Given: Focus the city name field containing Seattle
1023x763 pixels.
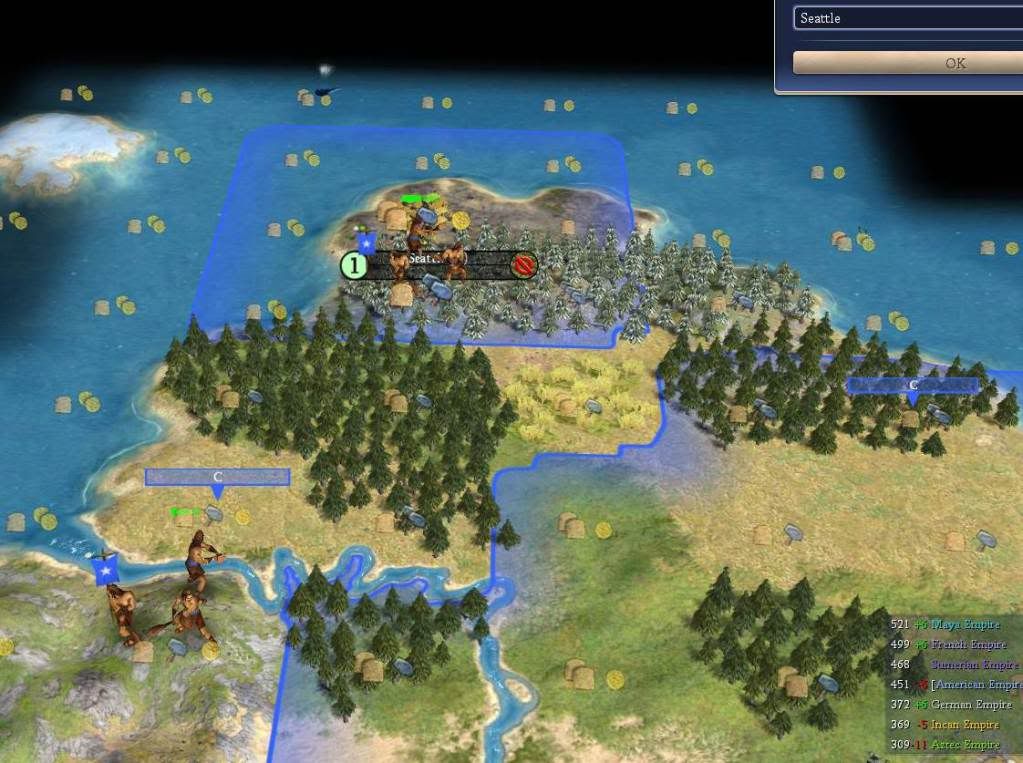Looking at the screenshot, I should pyautogui.click(x=906, y=18).
